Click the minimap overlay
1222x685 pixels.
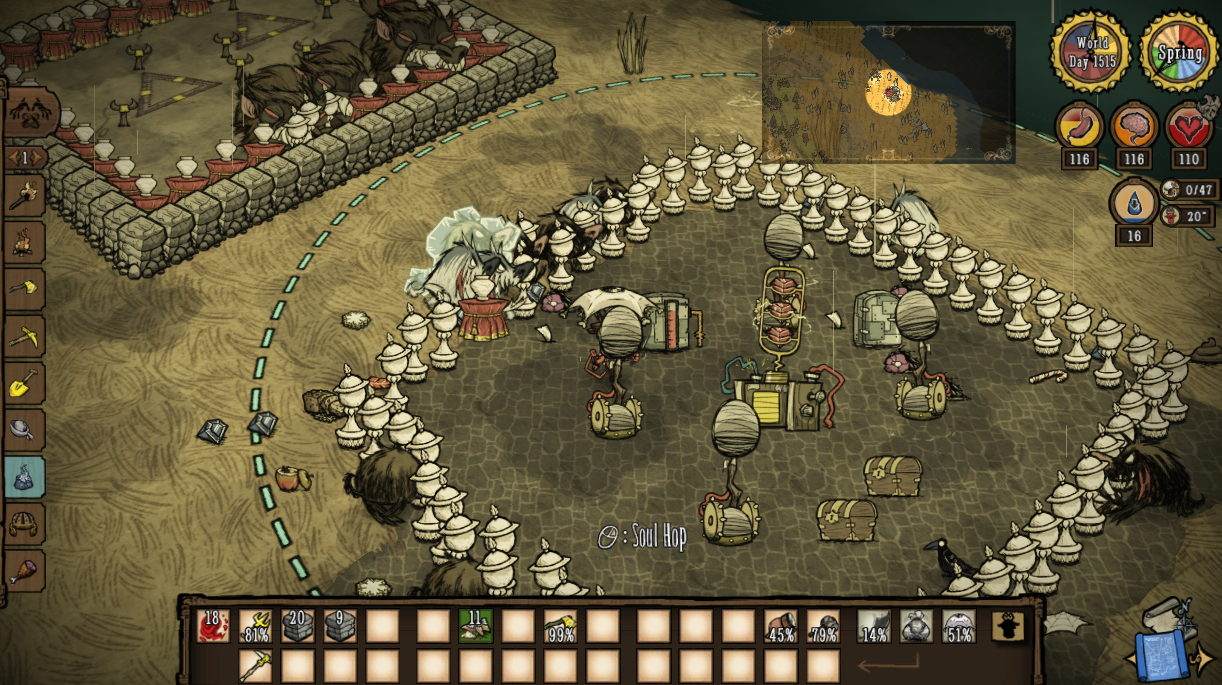pos(888,93)
